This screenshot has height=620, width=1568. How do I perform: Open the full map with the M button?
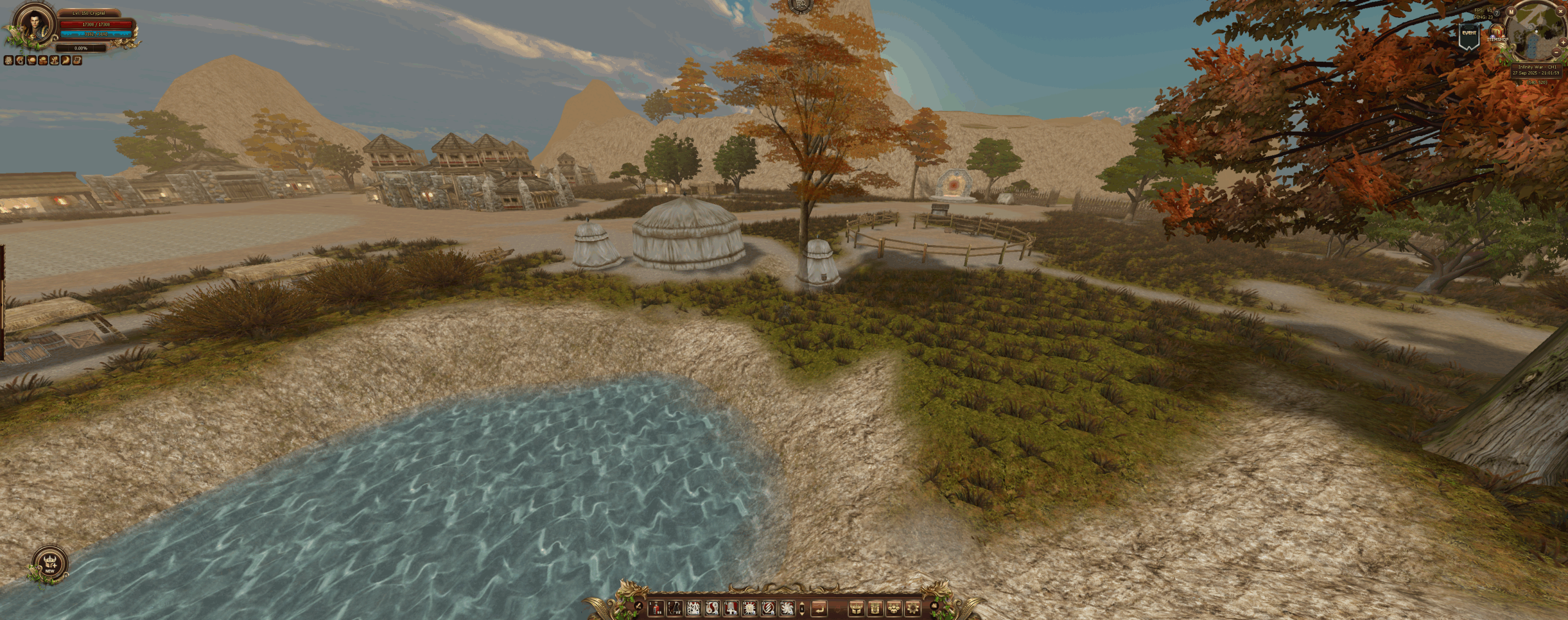coord(1511,12)
